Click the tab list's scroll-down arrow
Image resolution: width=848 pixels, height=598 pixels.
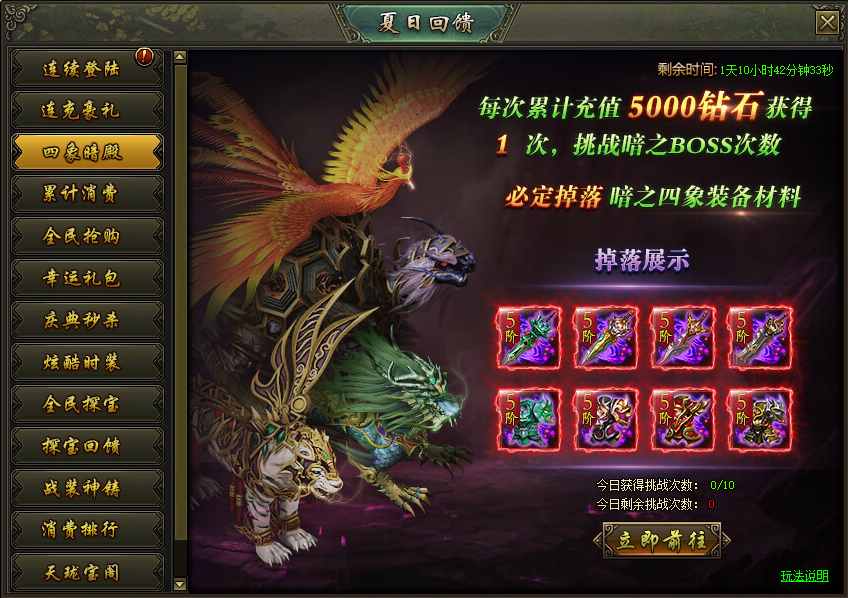(180, 583)
